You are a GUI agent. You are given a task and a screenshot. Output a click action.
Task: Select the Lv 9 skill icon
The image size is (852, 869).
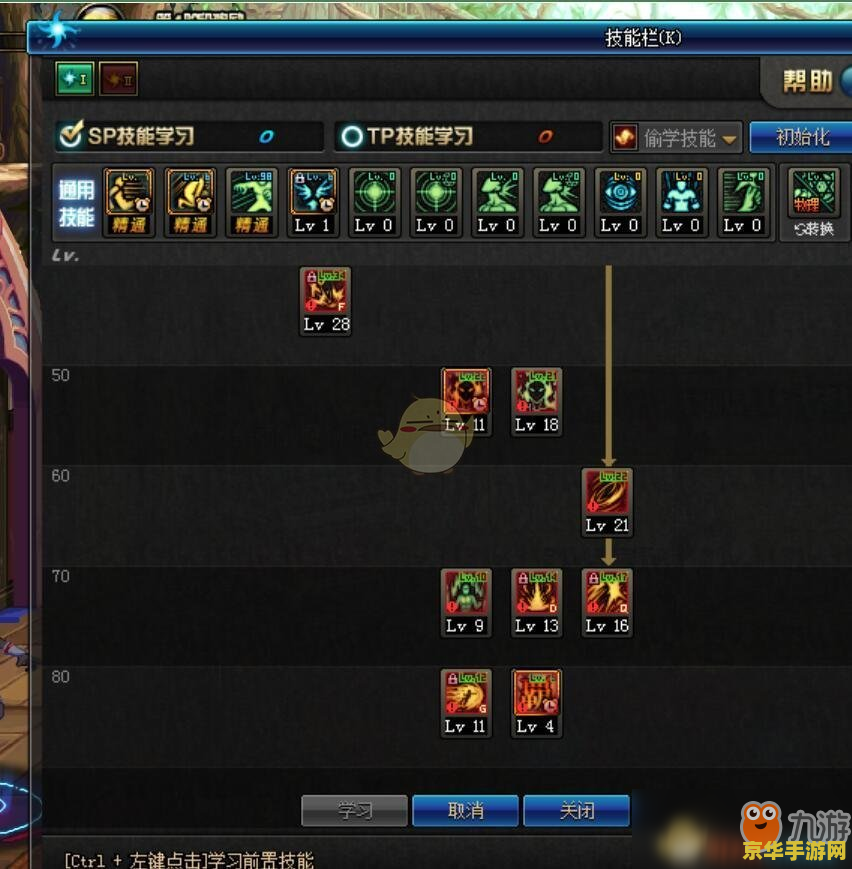click(x=466, y=592)
